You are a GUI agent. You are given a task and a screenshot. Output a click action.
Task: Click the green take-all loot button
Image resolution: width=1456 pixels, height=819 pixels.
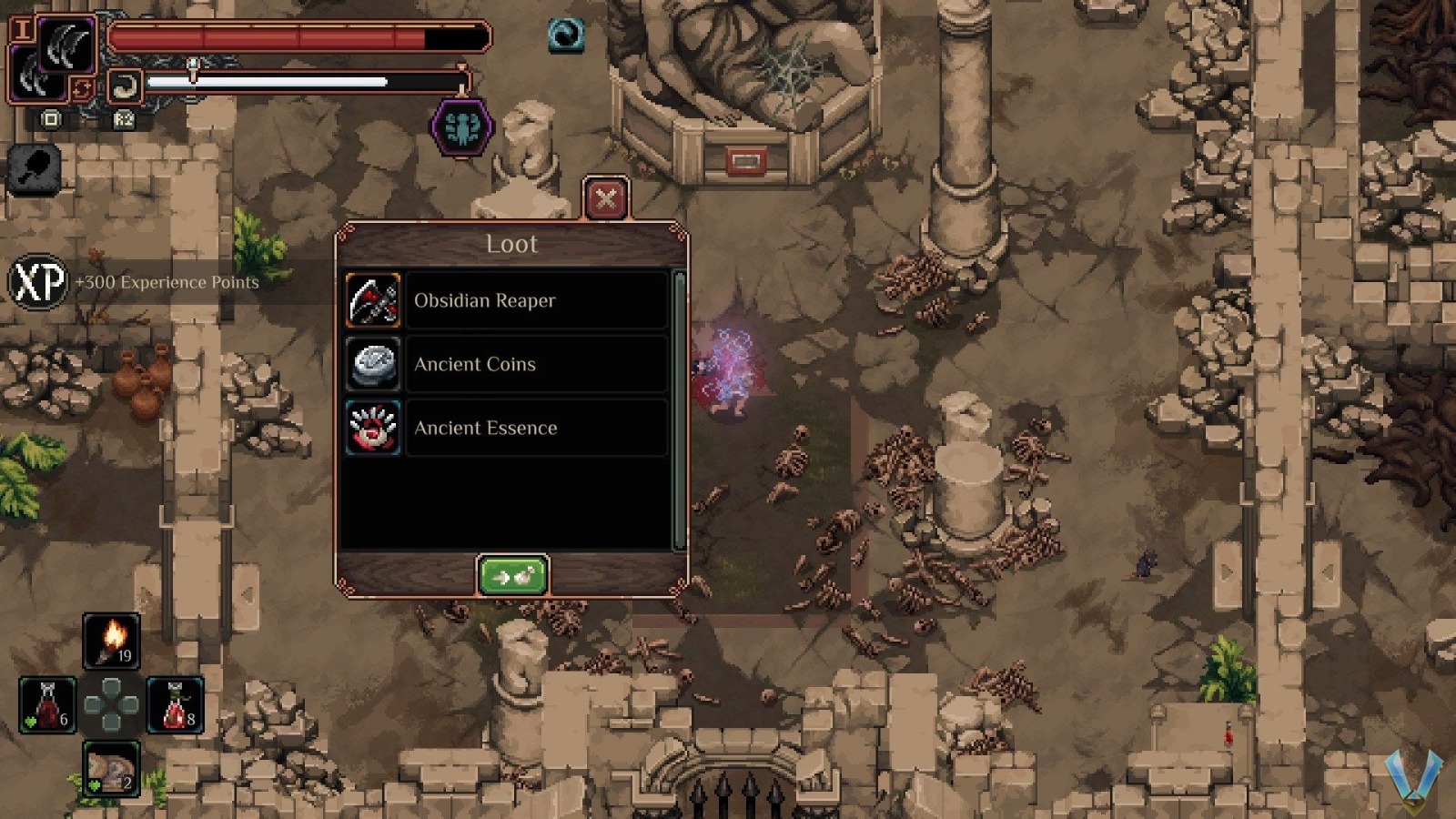coord(512,576)
